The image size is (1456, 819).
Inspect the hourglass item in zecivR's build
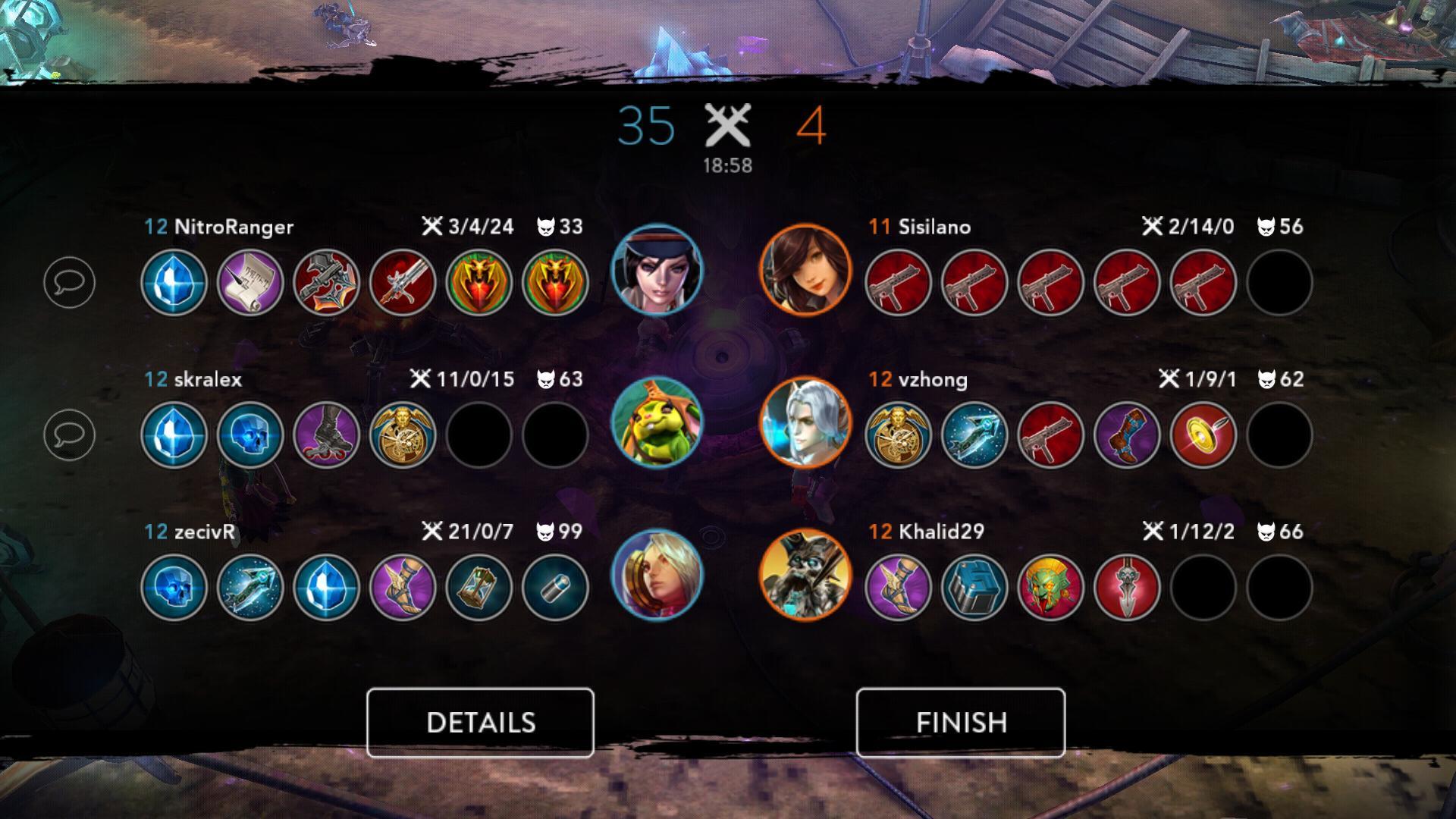pyautogui.click(x=480, y=588)
